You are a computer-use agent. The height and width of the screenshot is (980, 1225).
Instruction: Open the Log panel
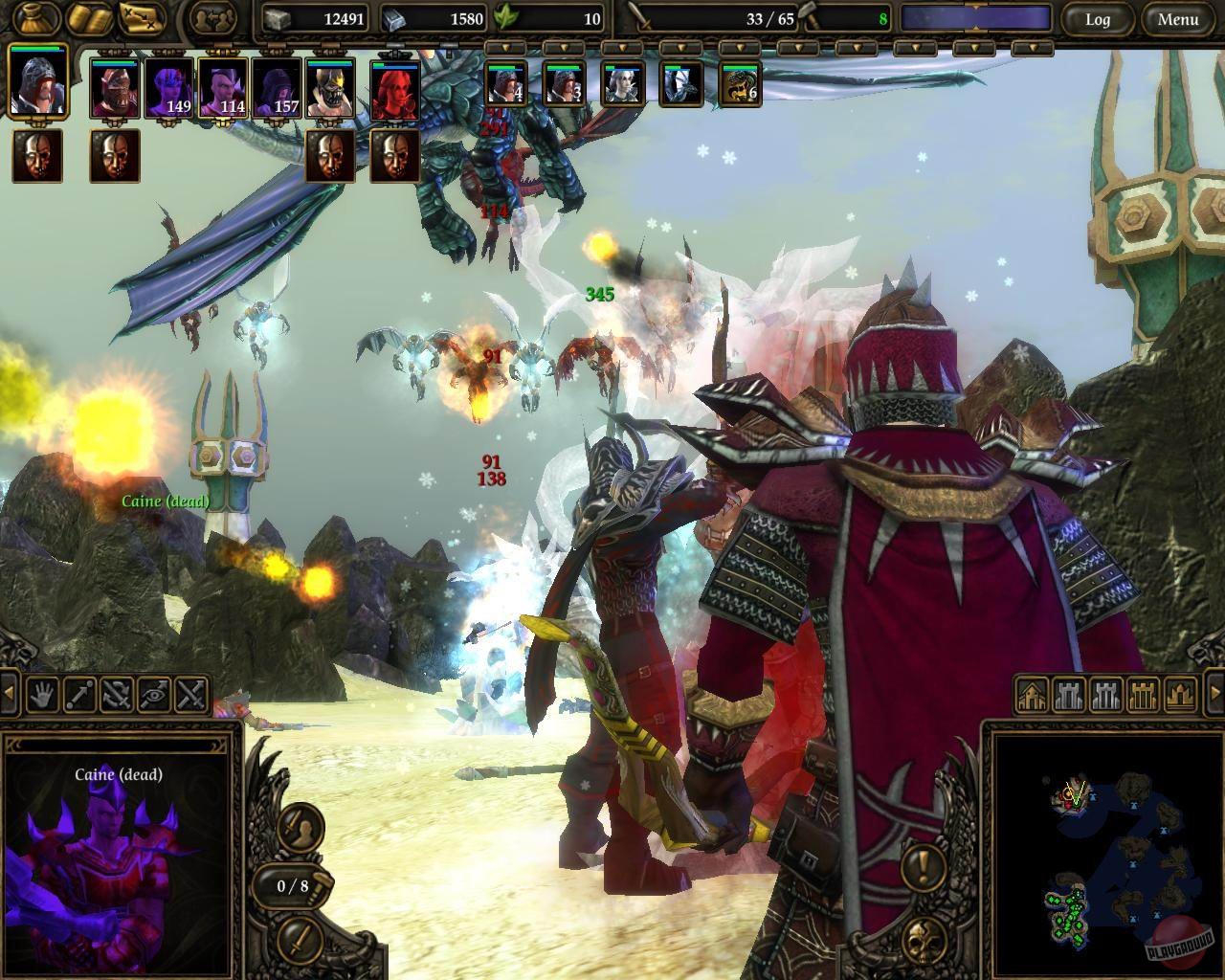[x=1099, y=19]
